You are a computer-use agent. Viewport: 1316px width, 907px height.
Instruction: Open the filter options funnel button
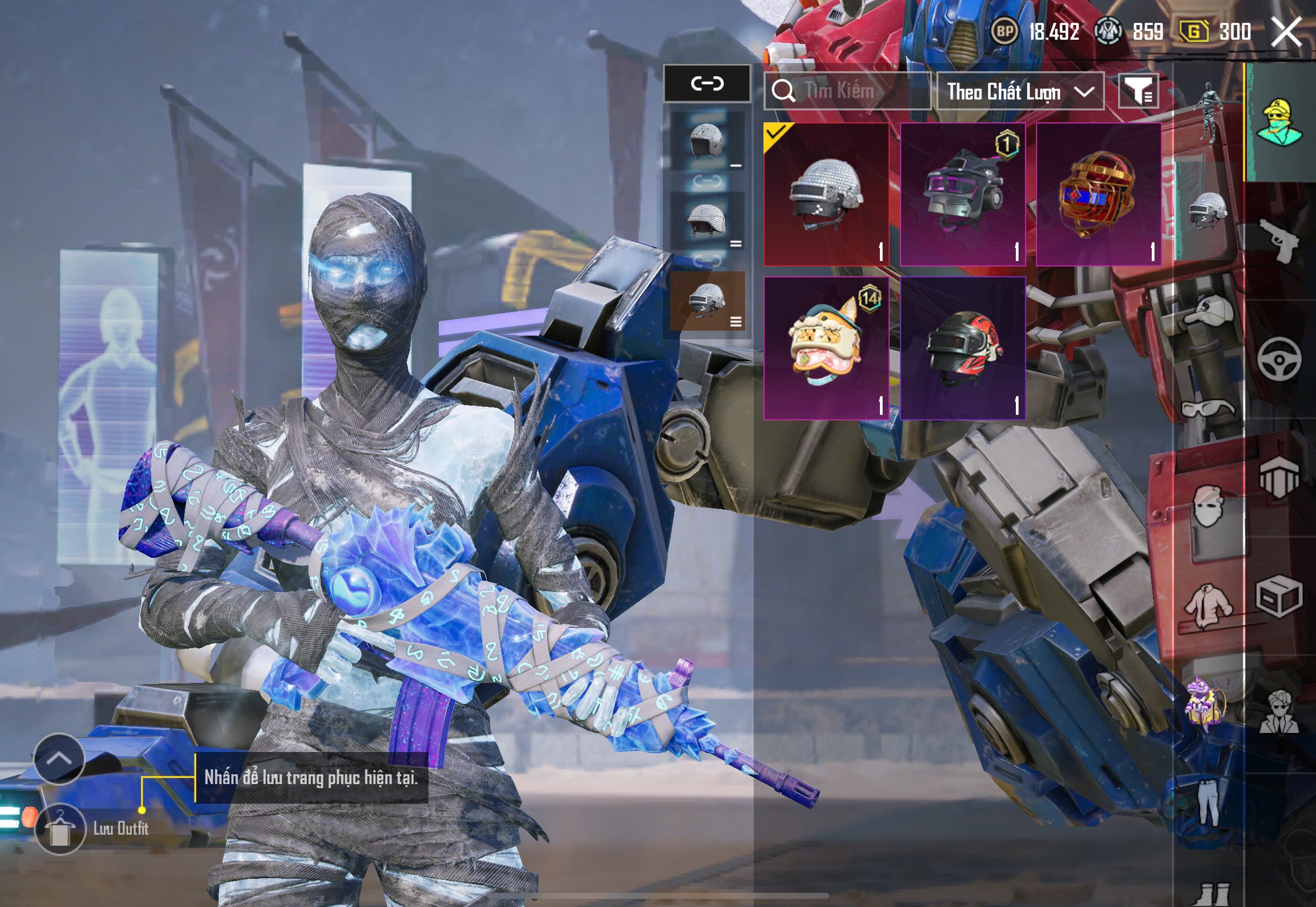tap(1138, 91)
